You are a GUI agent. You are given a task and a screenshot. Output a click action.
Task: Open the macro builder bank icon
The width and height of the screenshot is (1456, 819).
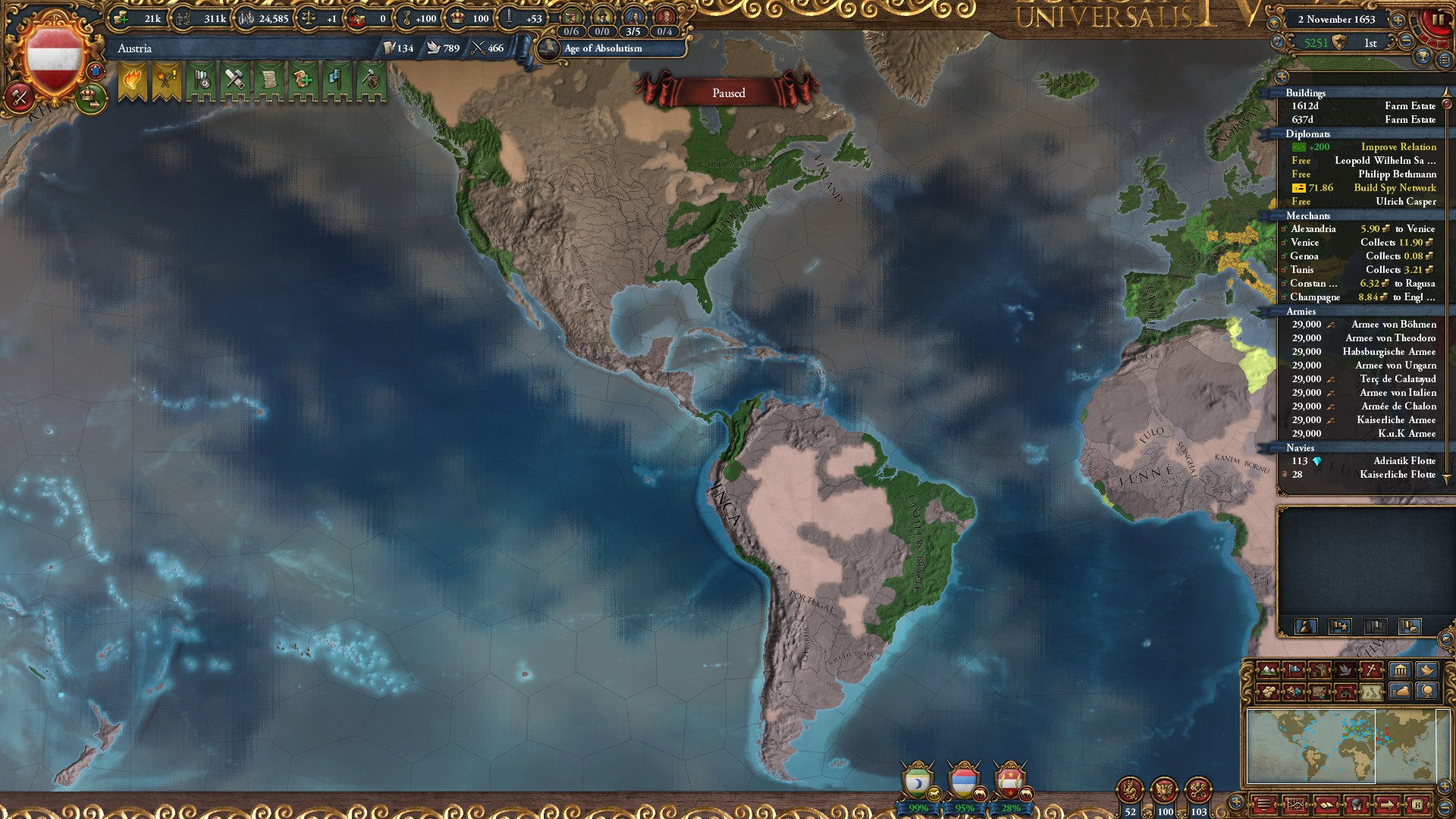tap(1399, 670)
